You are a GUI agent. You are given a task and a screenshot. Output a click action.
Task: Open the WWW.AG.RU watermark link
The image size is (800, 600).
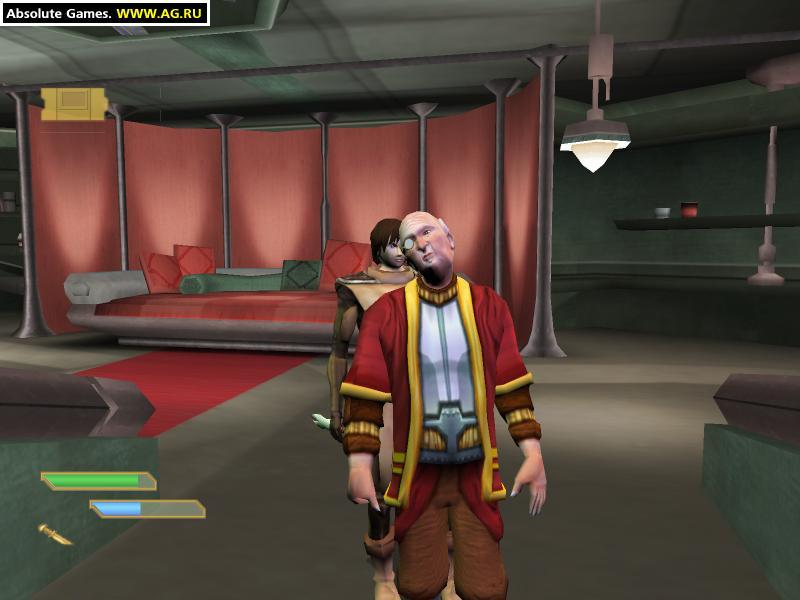160,13
